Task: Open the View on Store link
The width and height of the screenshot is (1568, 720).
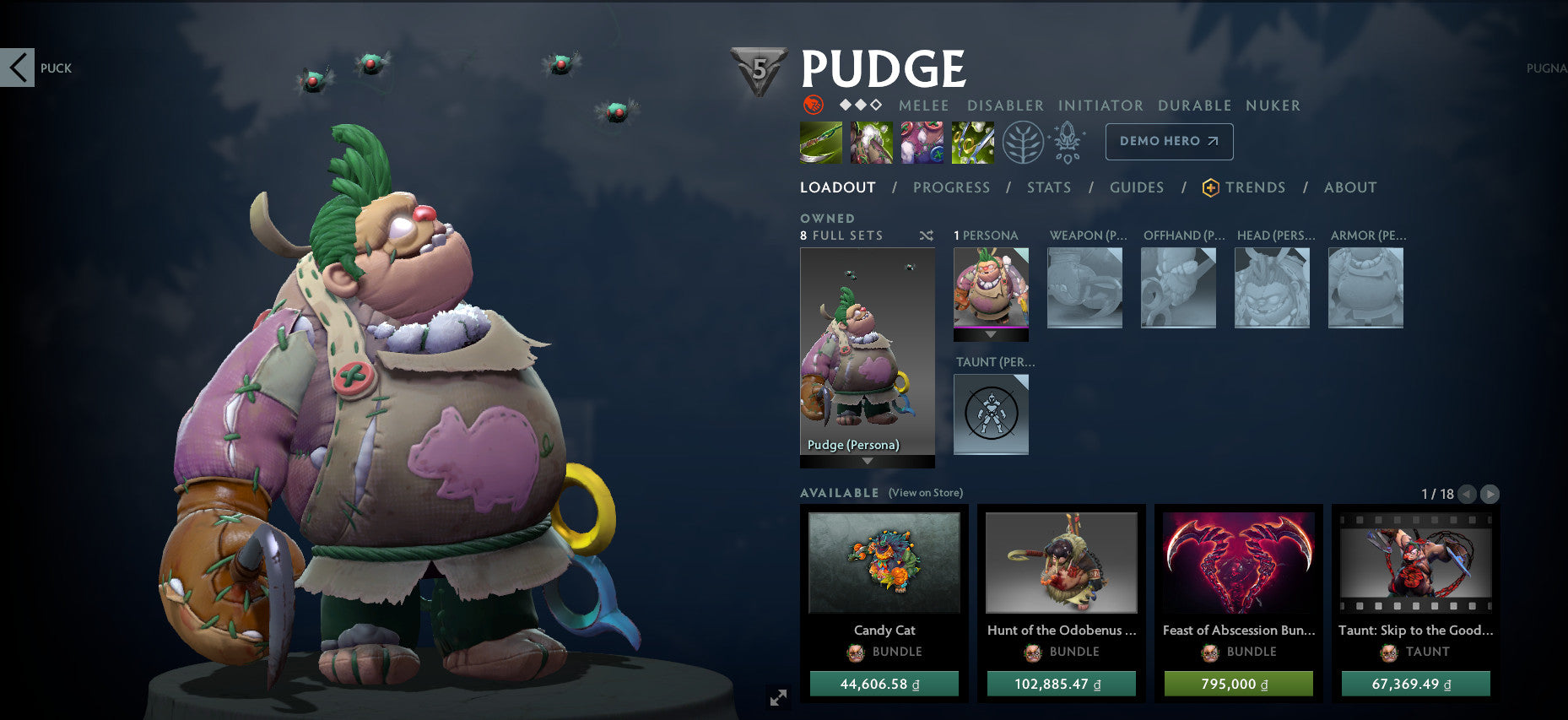Action: pos(925,492)
